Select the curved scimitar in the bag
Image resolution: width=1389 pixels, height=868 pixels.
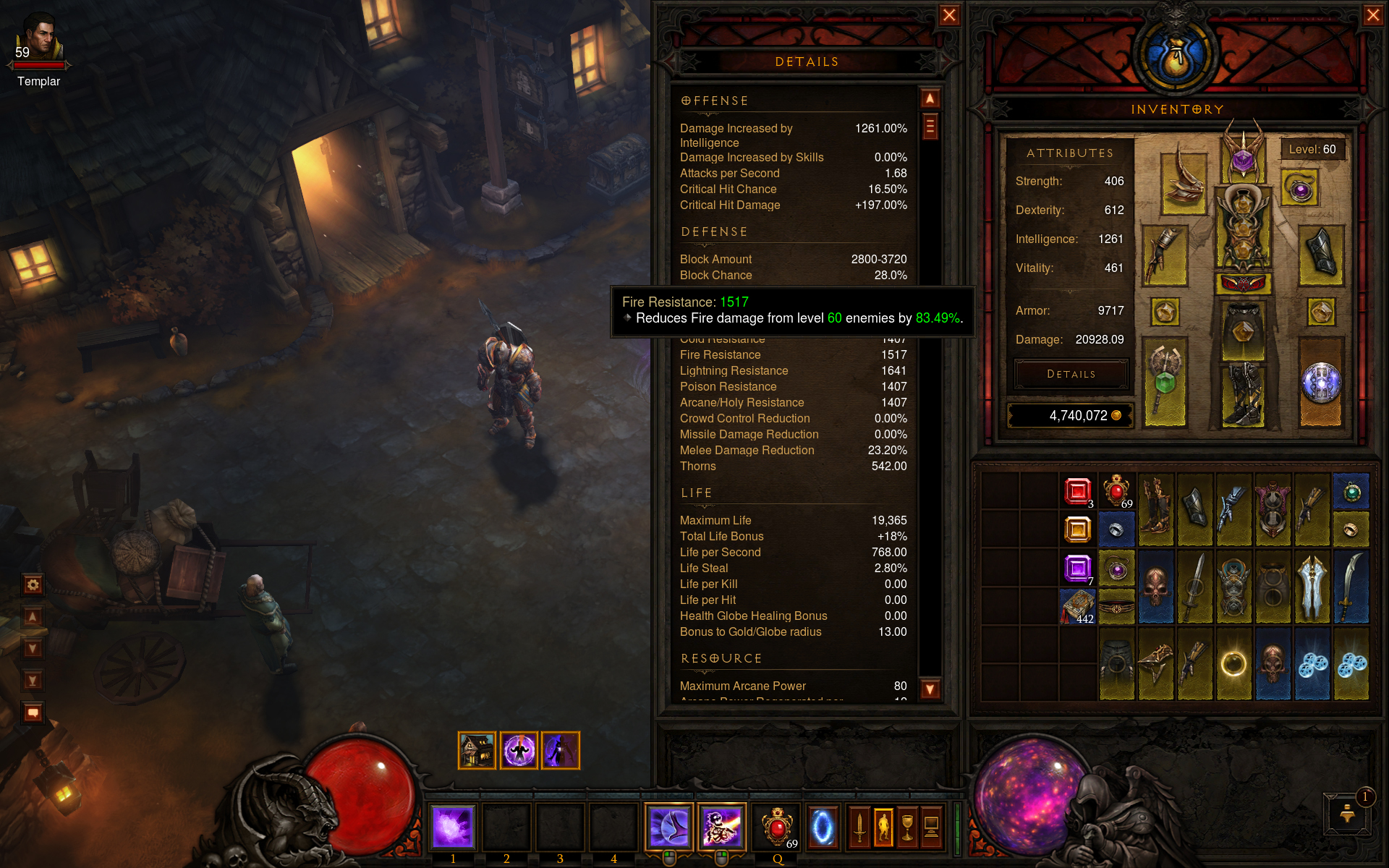(1350, 587)
